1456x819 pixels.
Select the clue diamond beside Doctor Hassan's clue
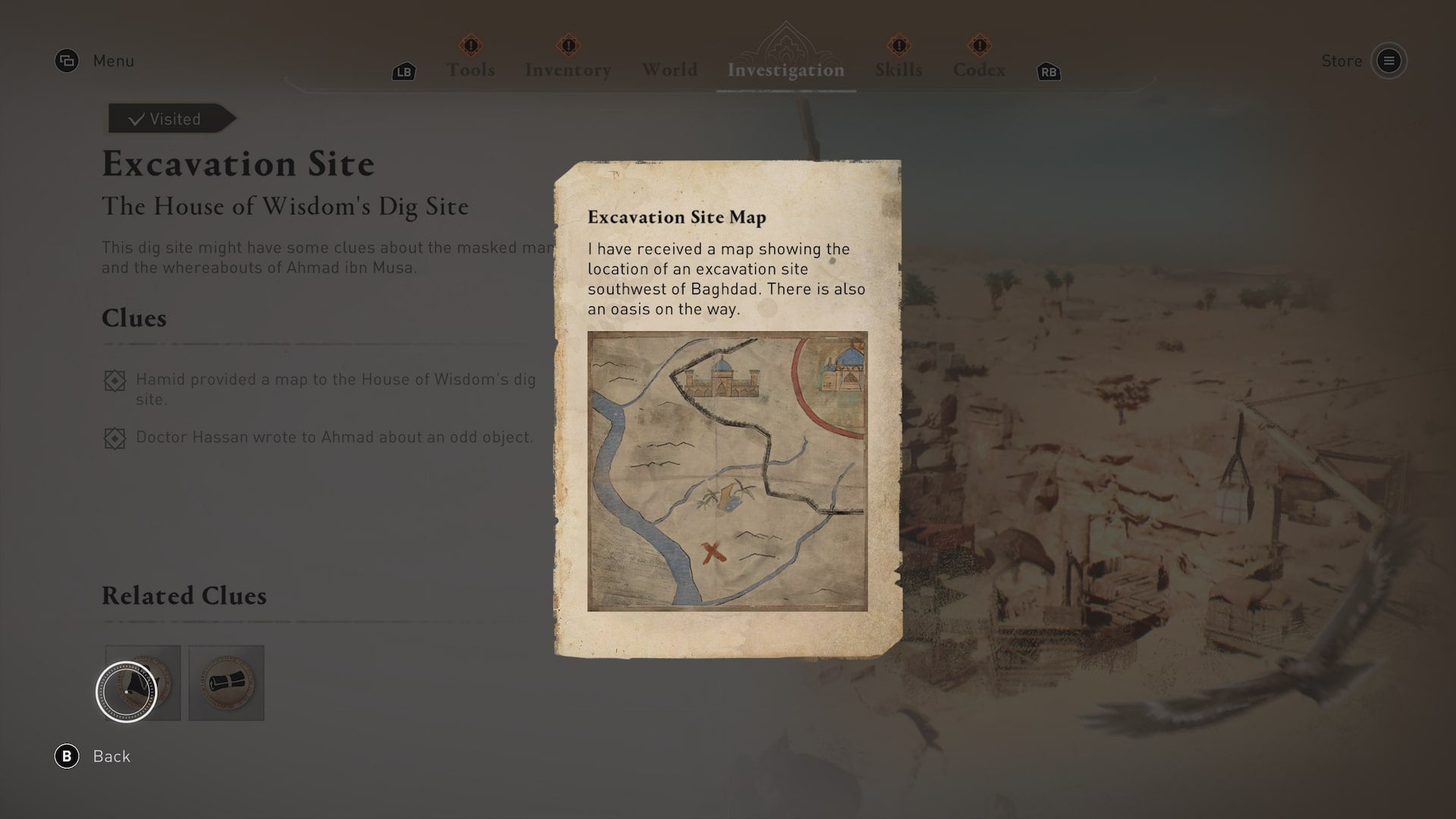point(115,438)
